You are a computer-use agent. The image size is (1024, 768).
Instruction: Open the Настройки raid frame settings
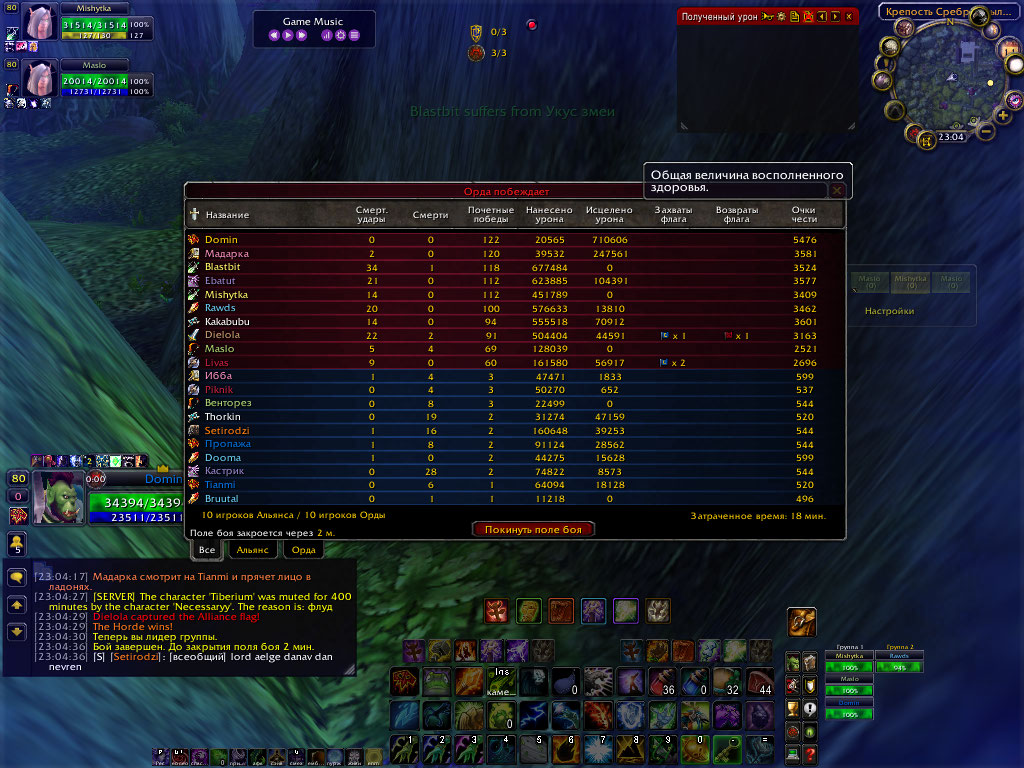point(889,311)
